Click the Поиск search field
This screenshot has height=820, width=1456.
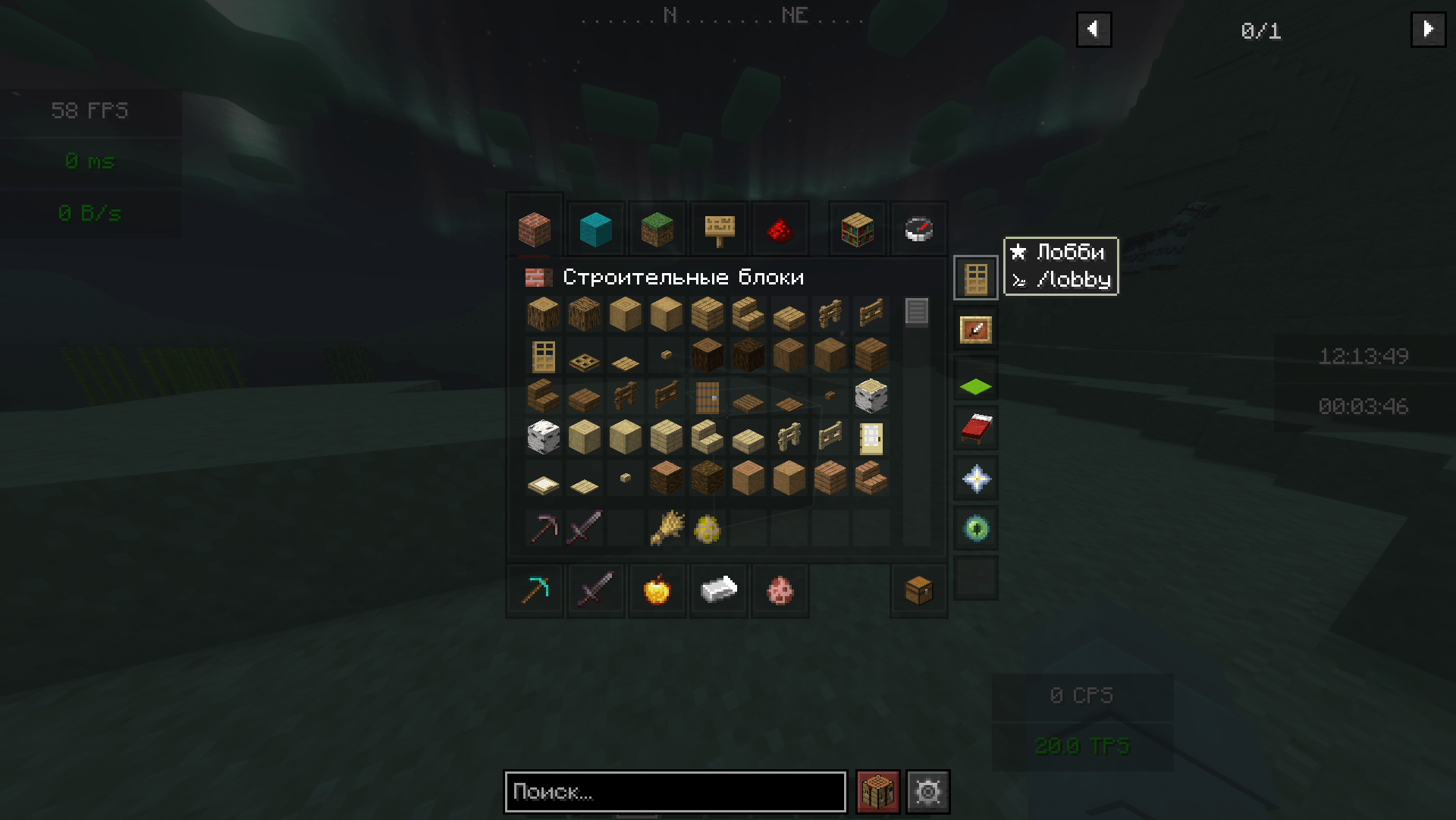pyautogui.click(x=675, y=791)
